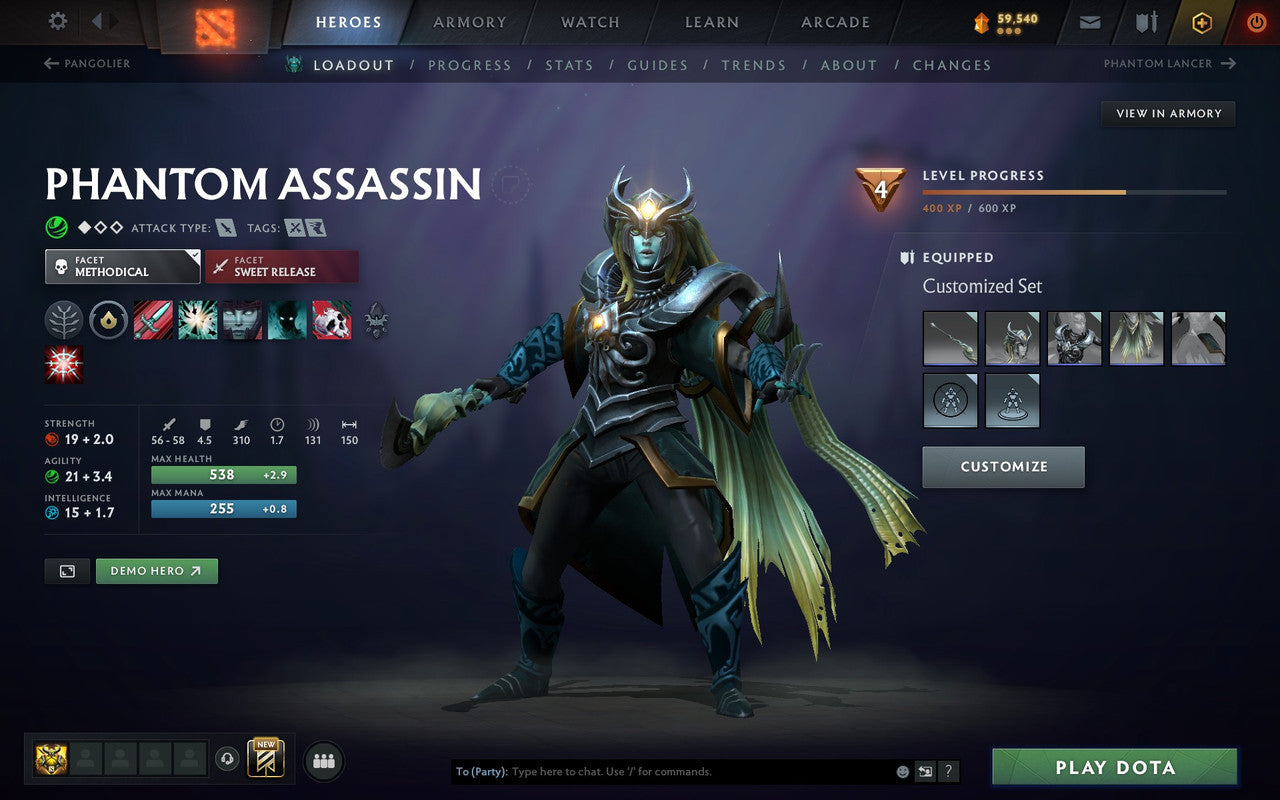Select the Stifling Dagger ability icon
Viewport: 1280px width, 800px height.
coord(154,320)
